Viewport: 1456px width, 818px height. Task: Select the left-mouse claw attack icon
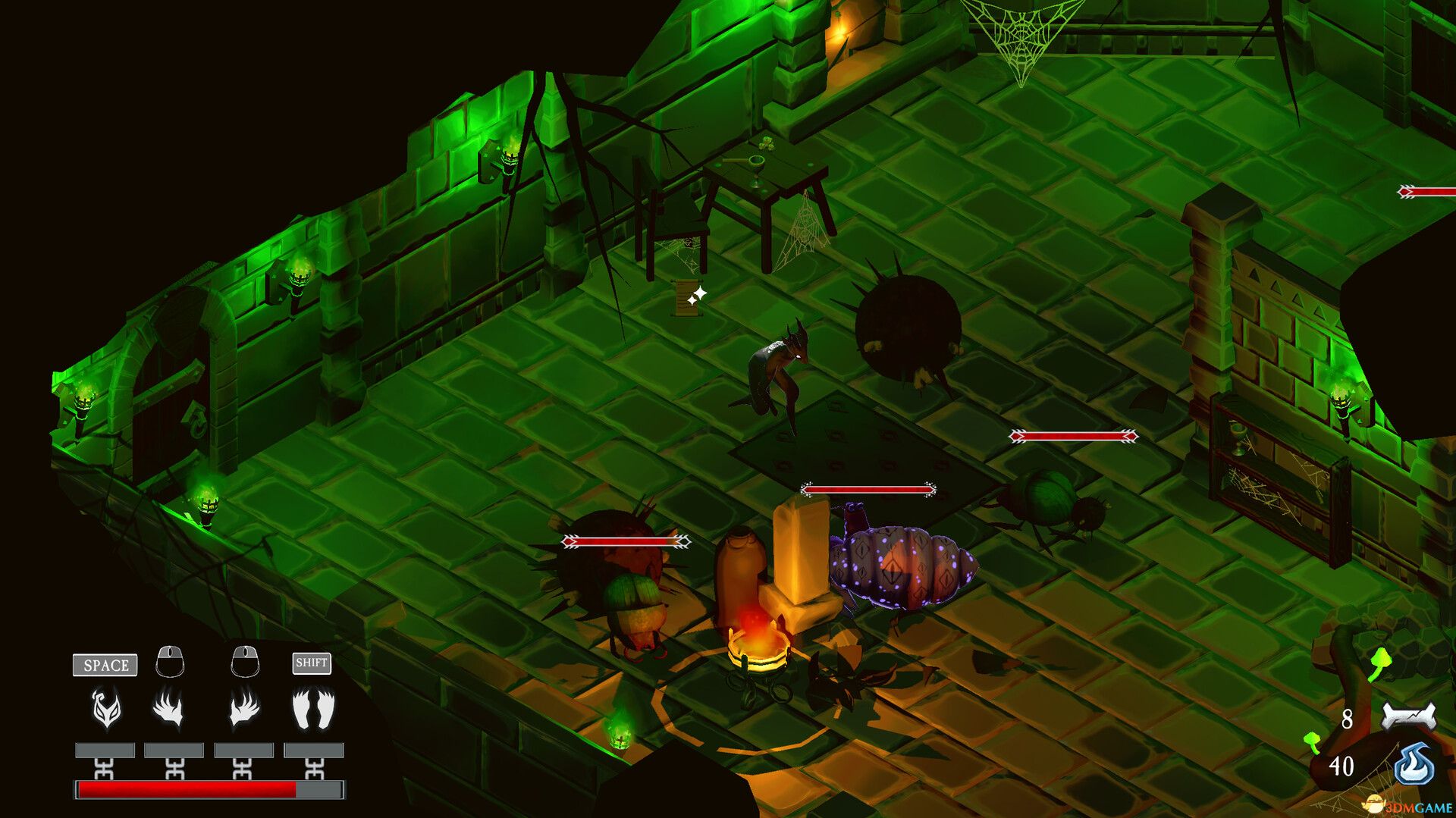168,709
